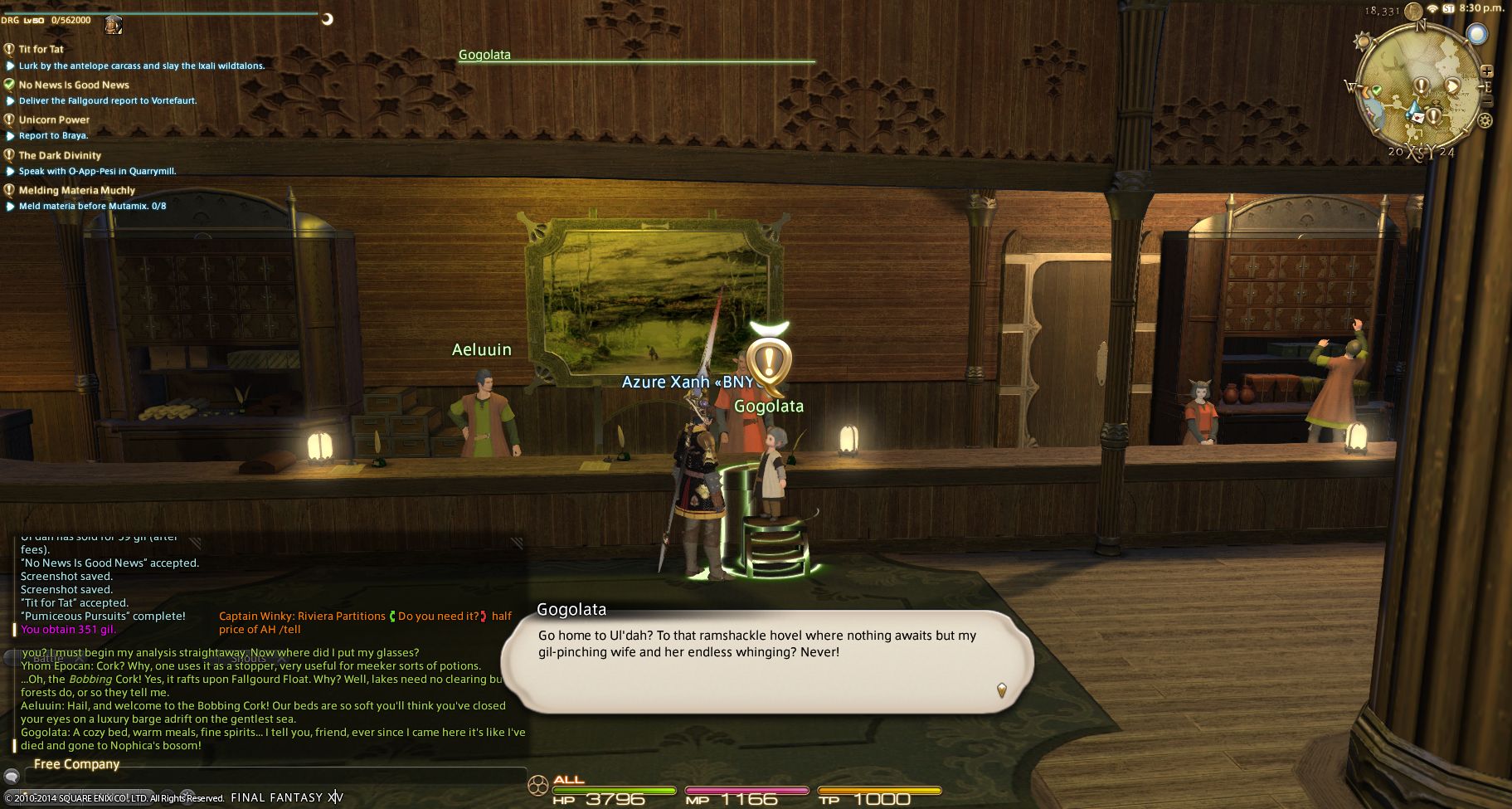Image resolution: width=1512 pixels, height=809 pixels.
Task: Switch to the Shouts chat tab
Action: point(247,658)
